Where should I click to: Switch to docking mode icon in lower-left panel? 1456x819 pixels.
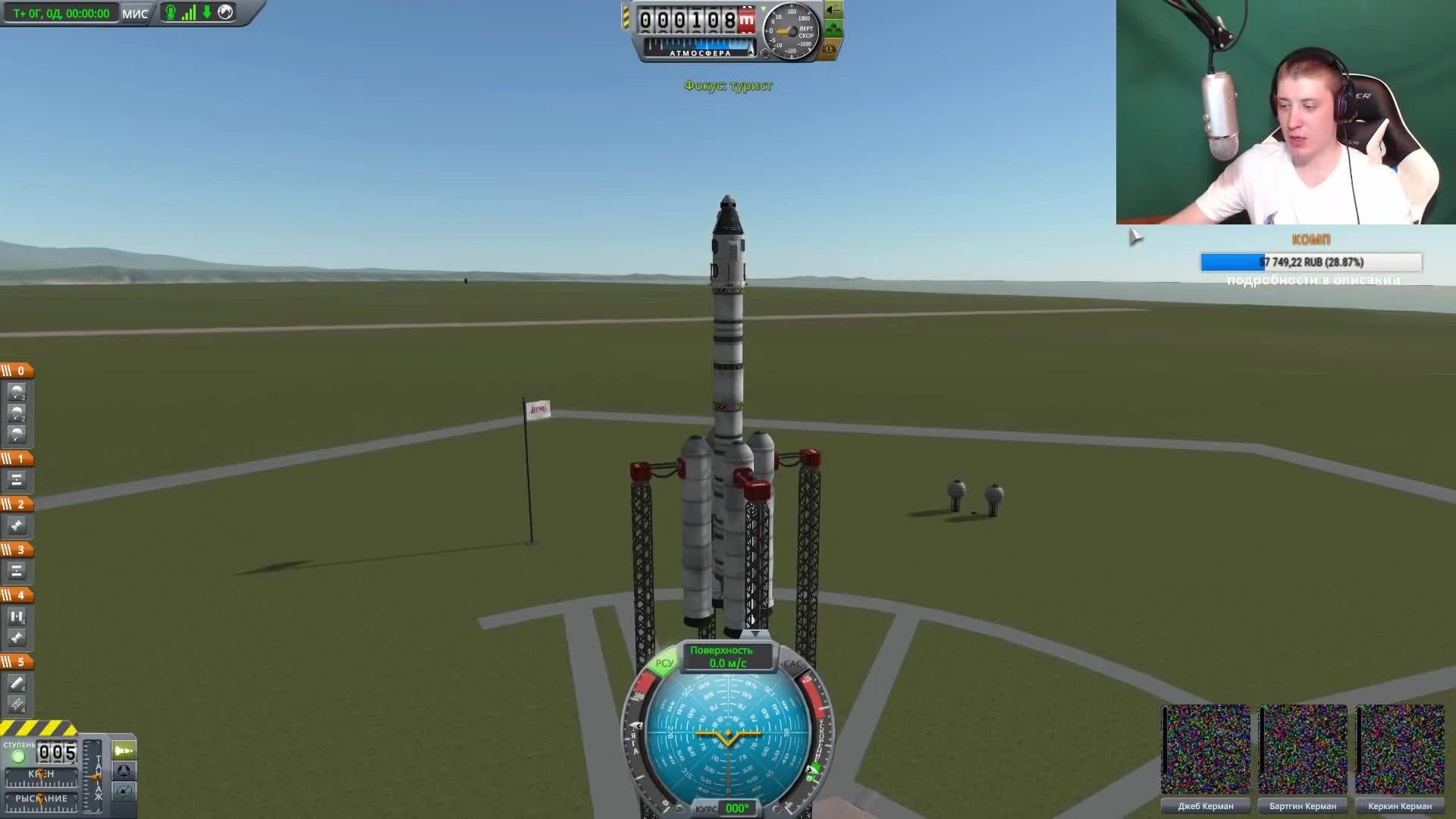pyautogui.click(x=124, y=772)
